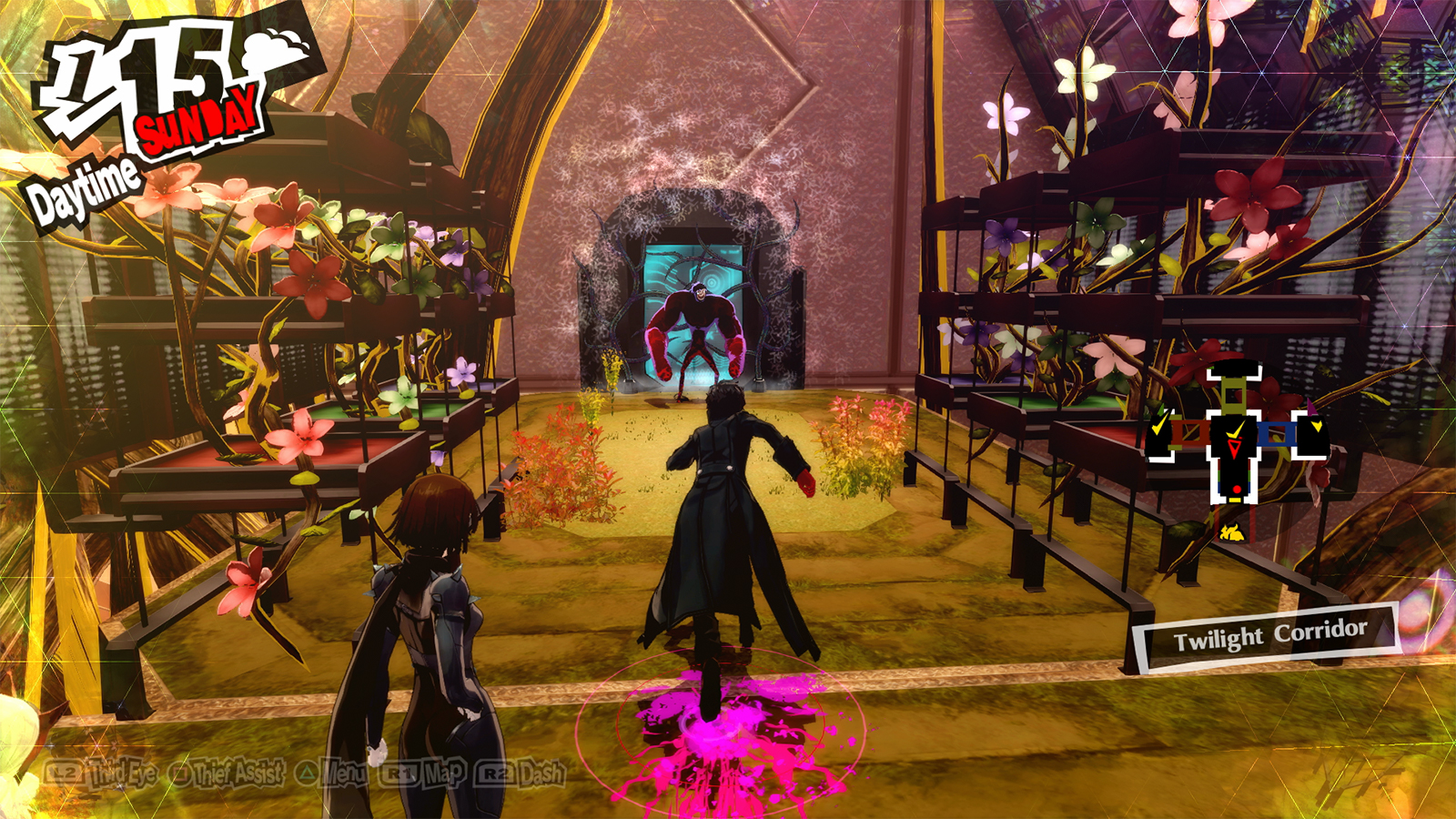
Task: Click the red dot on the minimap
Action: (x=1237, y=489)
